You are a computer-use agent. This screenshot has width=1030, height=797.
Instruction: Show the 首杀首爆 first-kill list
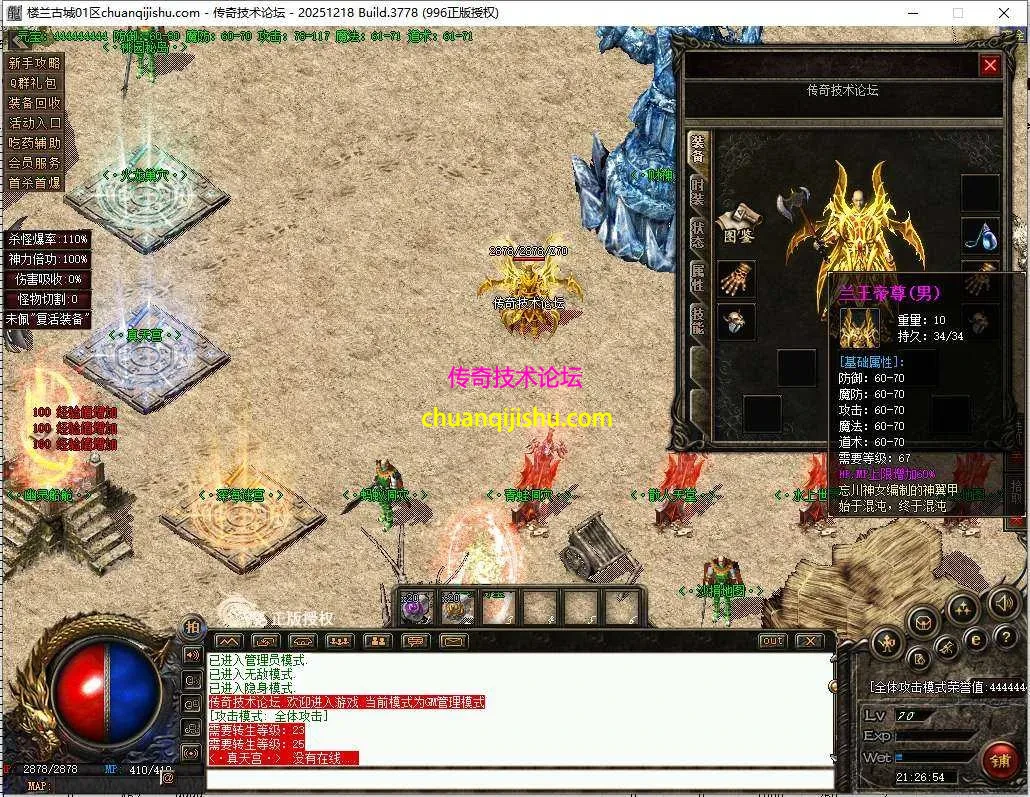(35, 183)
